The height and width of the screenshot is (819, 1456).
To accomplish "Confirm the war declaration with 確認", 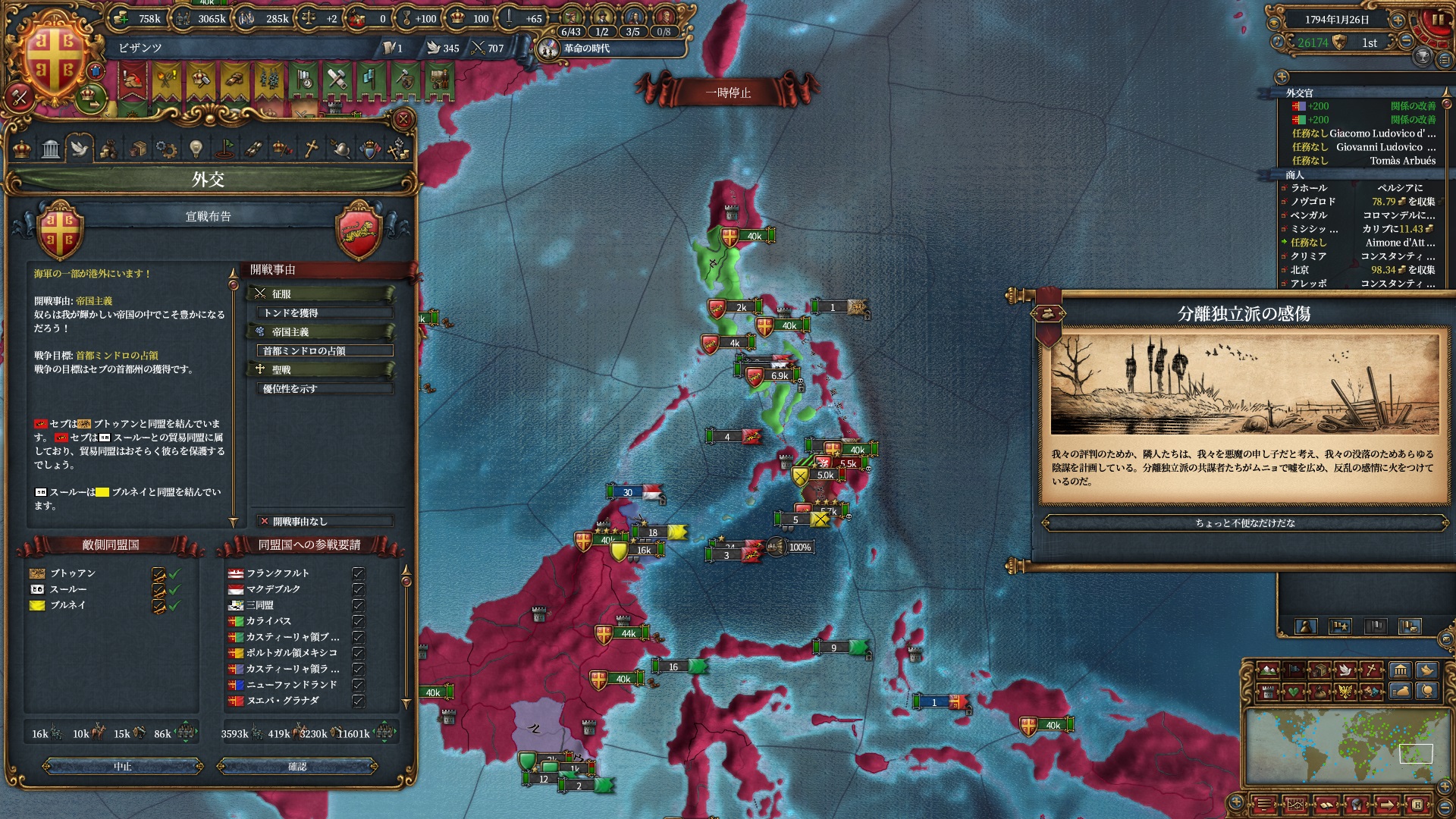I will (297, 767).
